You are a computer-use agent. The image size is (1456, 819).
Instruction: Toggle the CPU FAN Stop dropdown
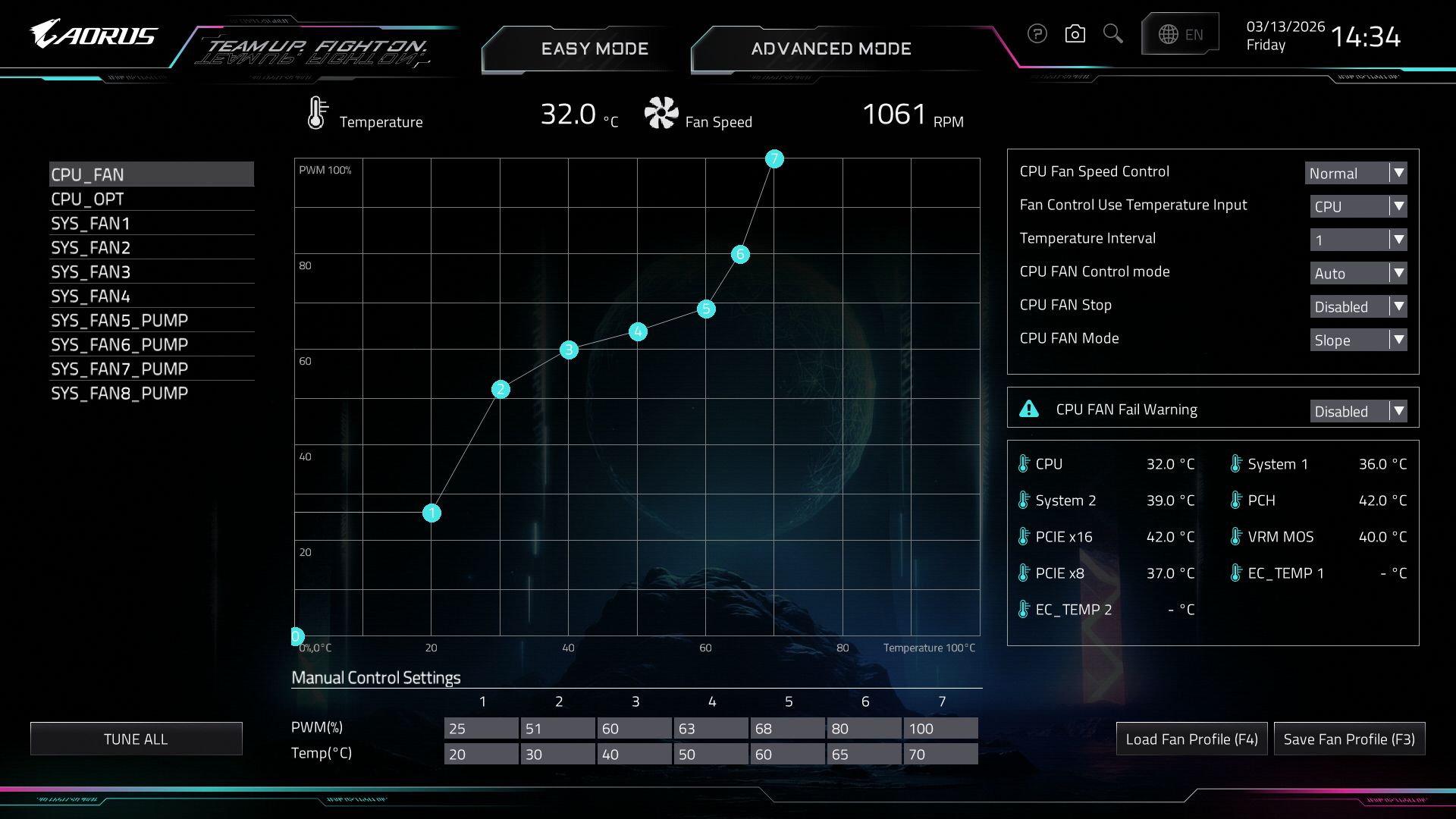[x=1358, y=306]
